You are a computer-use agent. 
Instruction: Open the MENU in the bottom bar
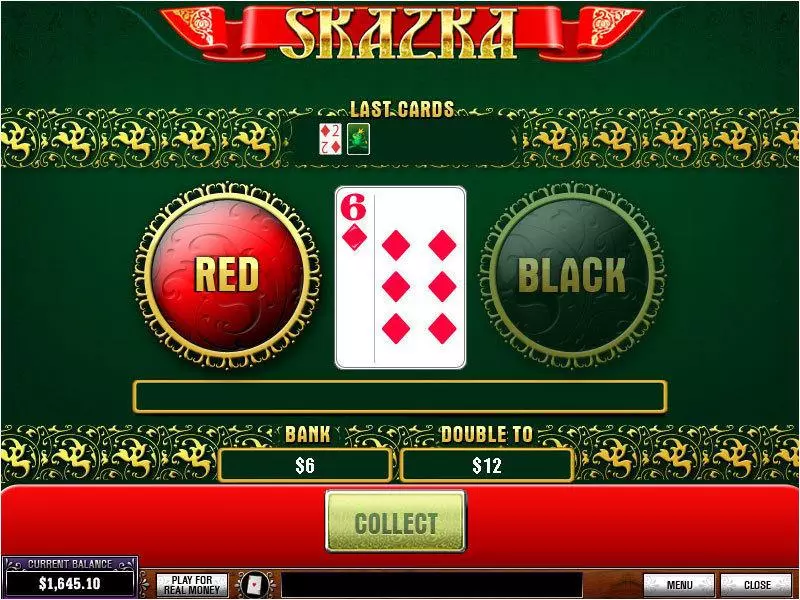click(x=679, y=585)
